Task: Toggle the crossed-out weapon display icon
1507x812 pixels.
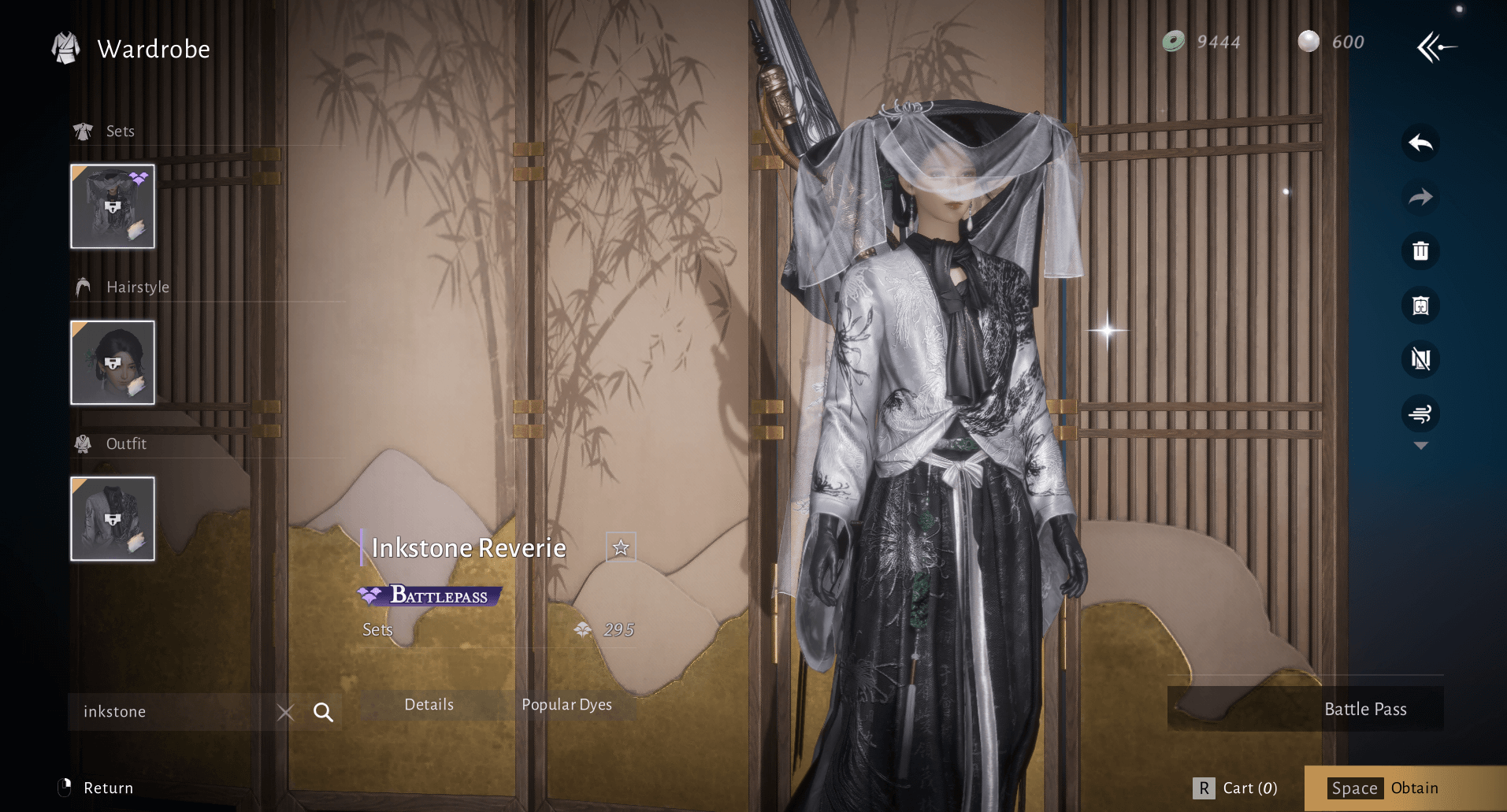Action: pos(1420,359)
